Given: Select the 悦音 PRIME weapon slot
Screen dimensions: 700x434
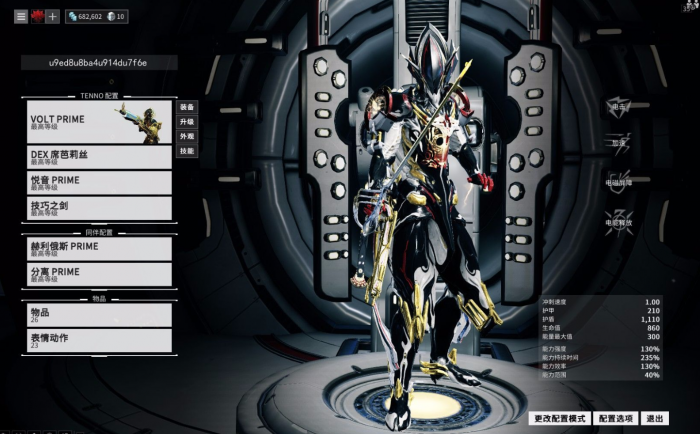Looking at the screenshot, I should tap(99, 182).
